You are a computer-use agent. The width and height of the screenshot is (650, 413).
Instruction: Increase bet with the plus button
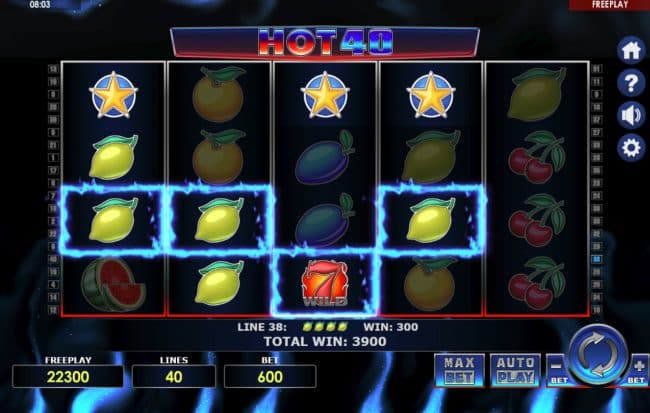tap(637, 366)
